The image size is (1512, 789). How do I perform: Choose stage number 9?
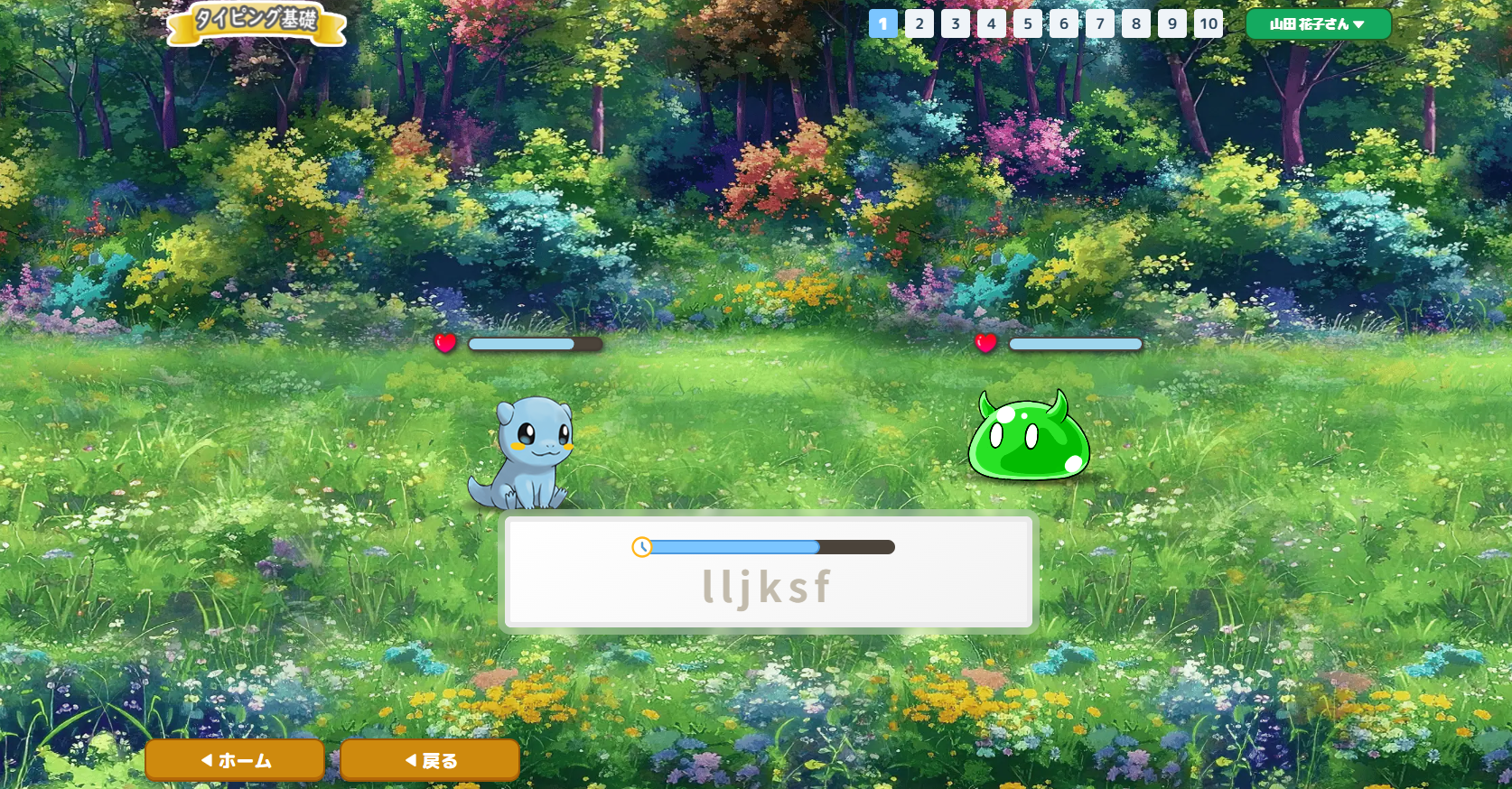tap(1172, 24)
